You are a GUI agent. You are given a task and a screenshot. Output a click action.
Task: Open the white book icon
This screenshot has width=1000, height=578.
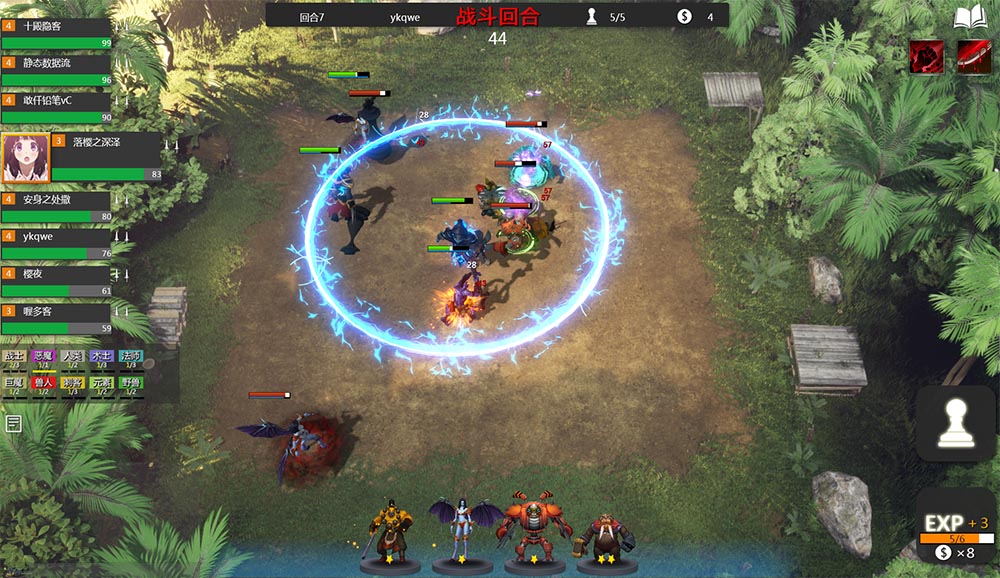tap(969, 18)
